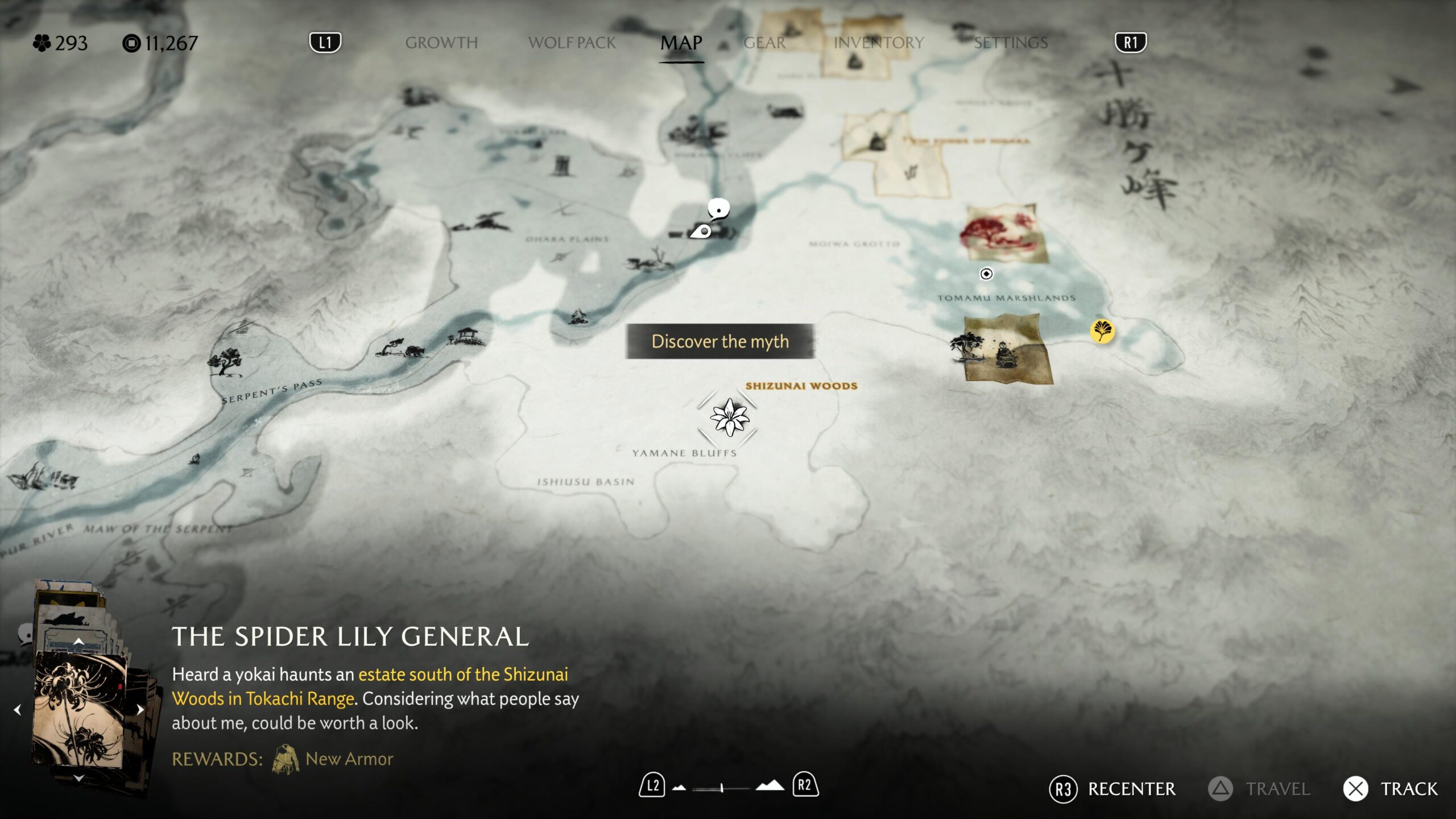This screenshot has height=819, width=1456.
Task: Select the white player position marker
Action: [702, 231]
